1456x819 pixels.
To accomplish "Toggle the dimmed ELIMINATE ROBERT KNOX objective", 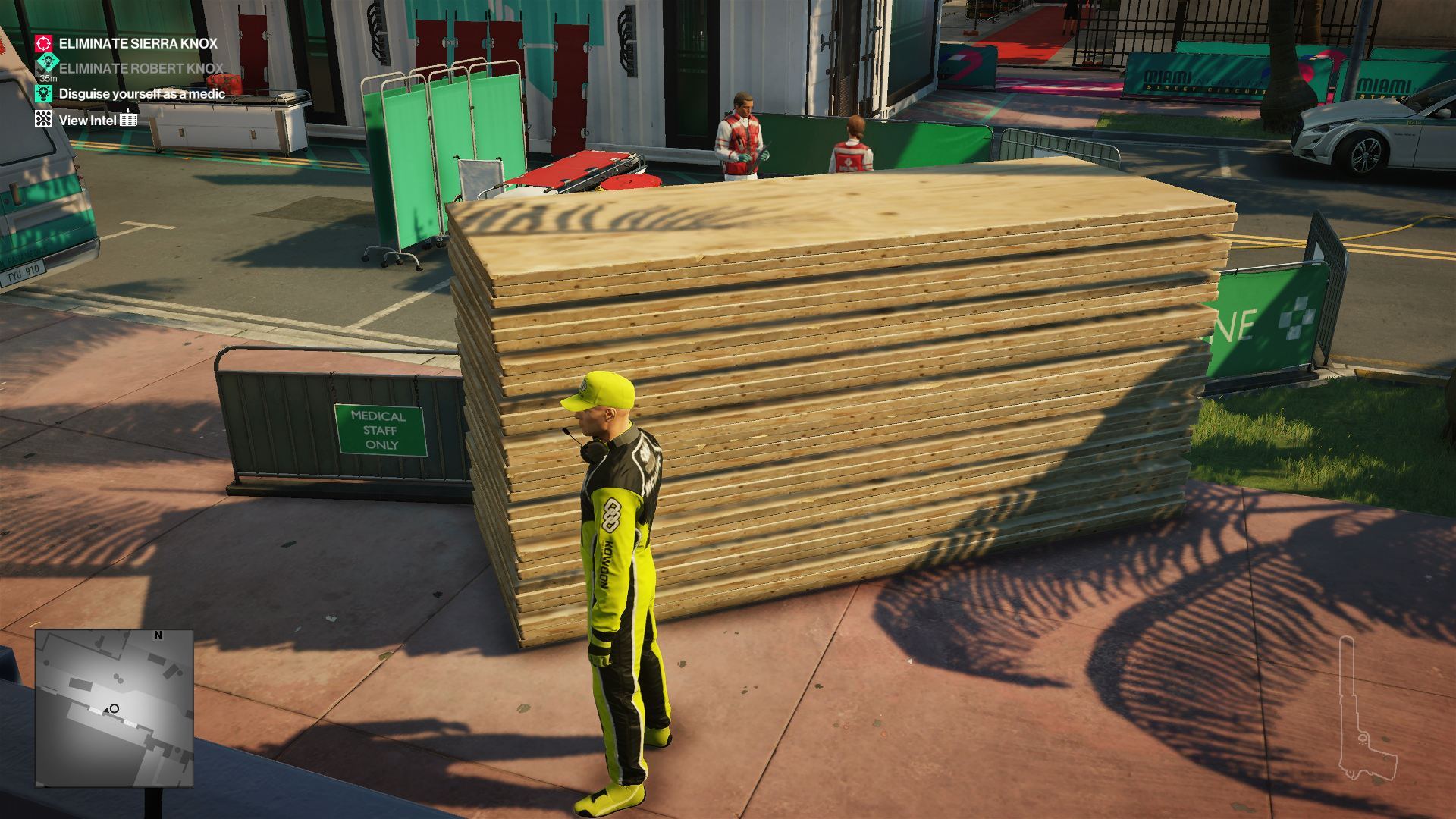I will [x=140, y=68].
